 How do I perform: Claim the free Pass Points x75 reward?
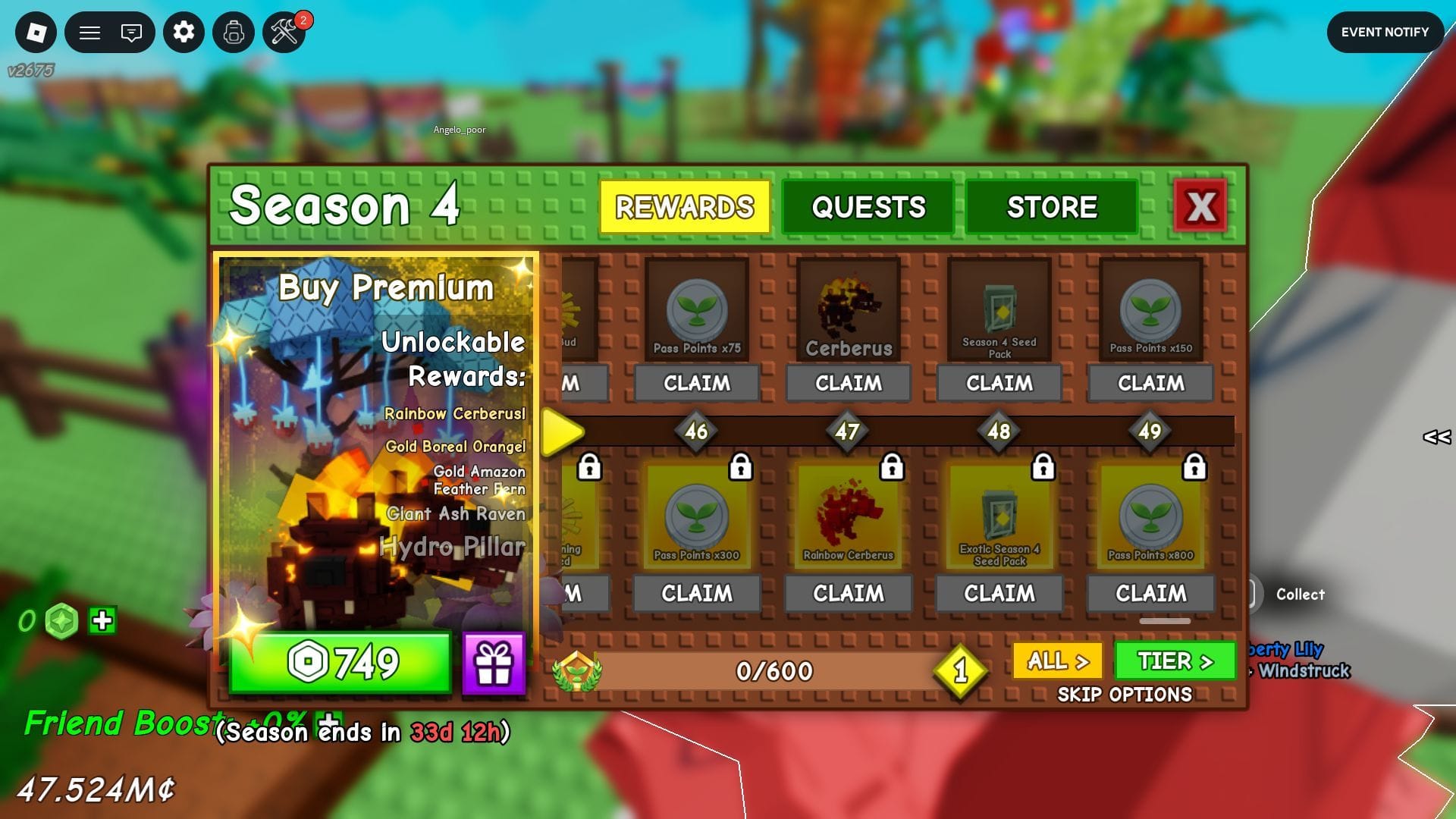click(x=696, y=383)
